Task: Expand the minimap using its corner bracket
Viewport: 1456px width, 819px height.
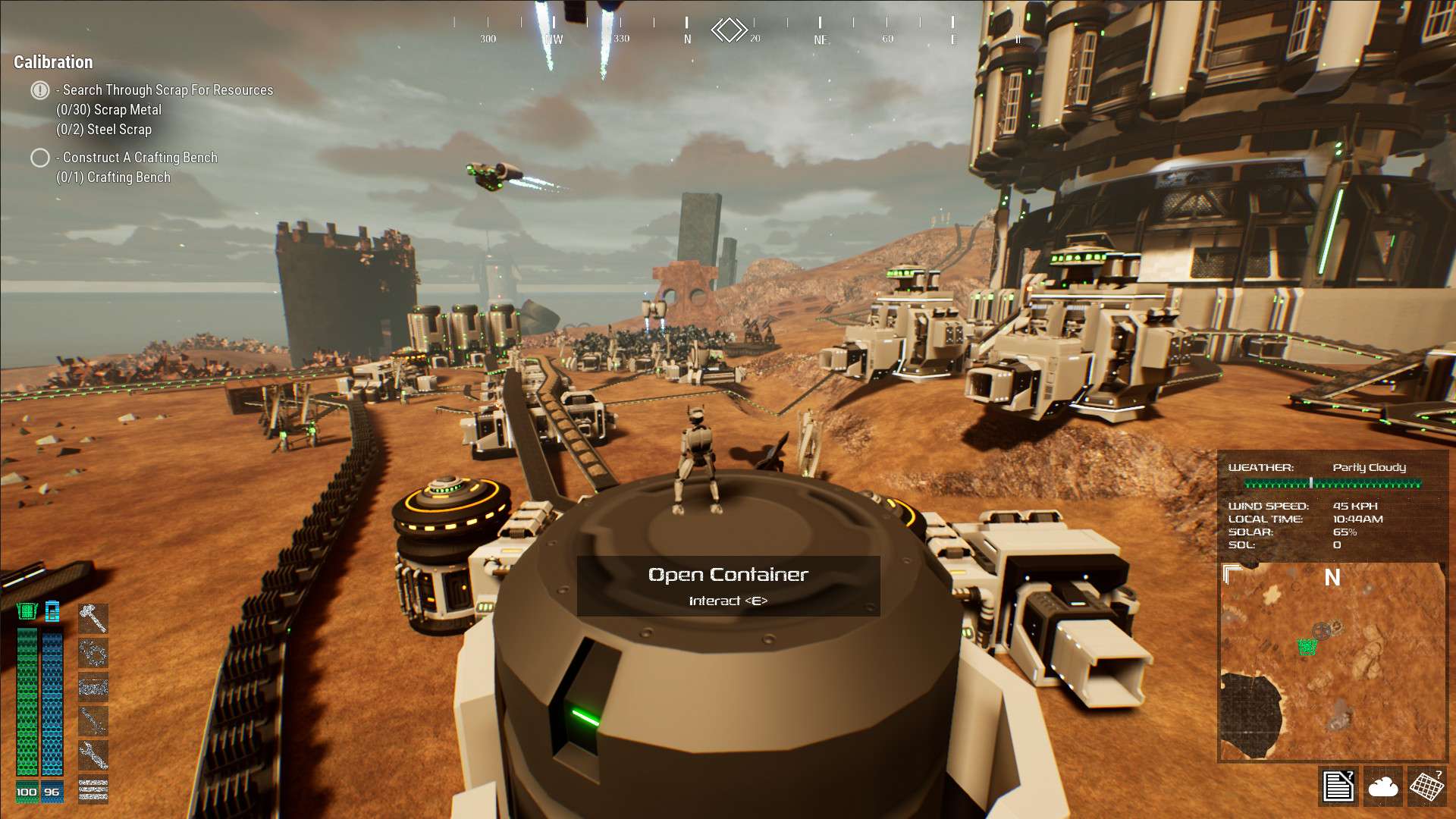Action: click(x=1232, y=574)
